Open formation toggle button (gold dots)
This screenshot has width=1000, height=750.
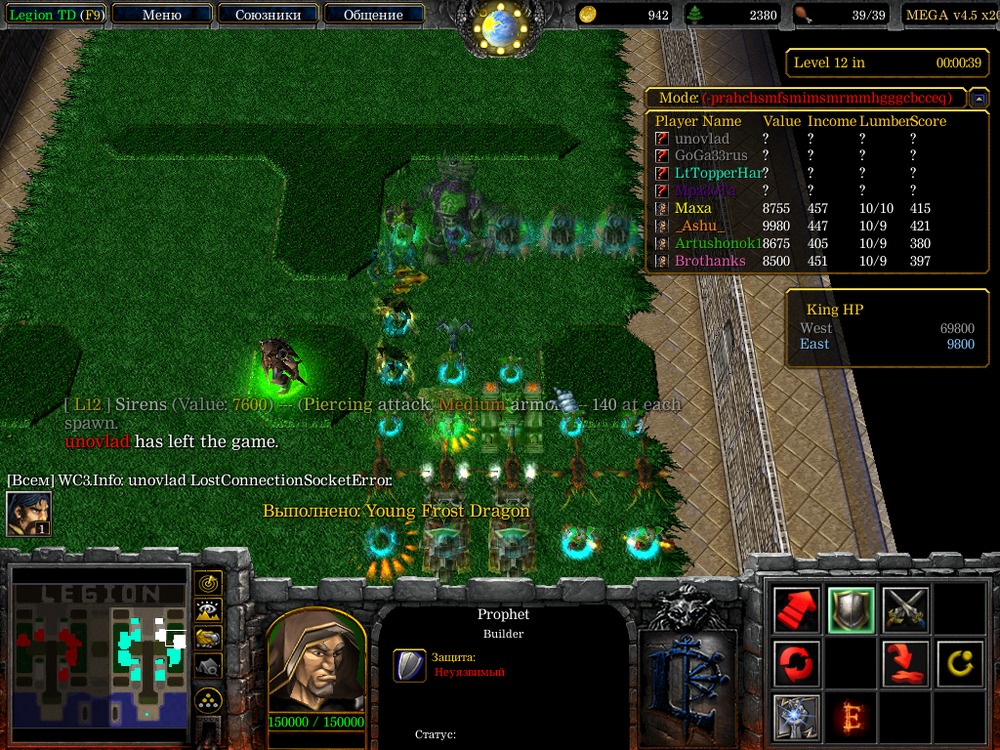tap(208, 699)
